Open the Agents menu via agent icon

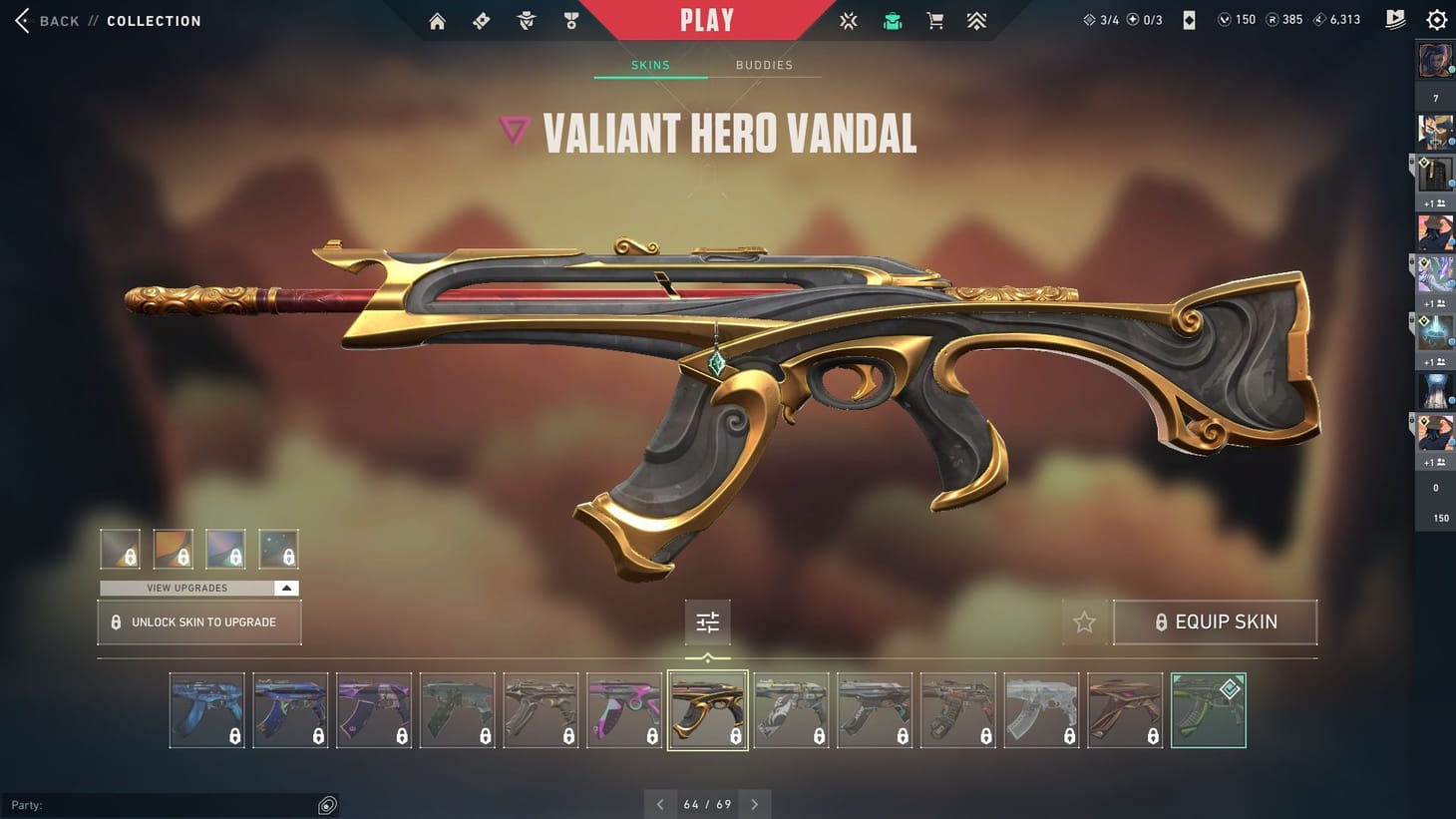click(526, 20)
